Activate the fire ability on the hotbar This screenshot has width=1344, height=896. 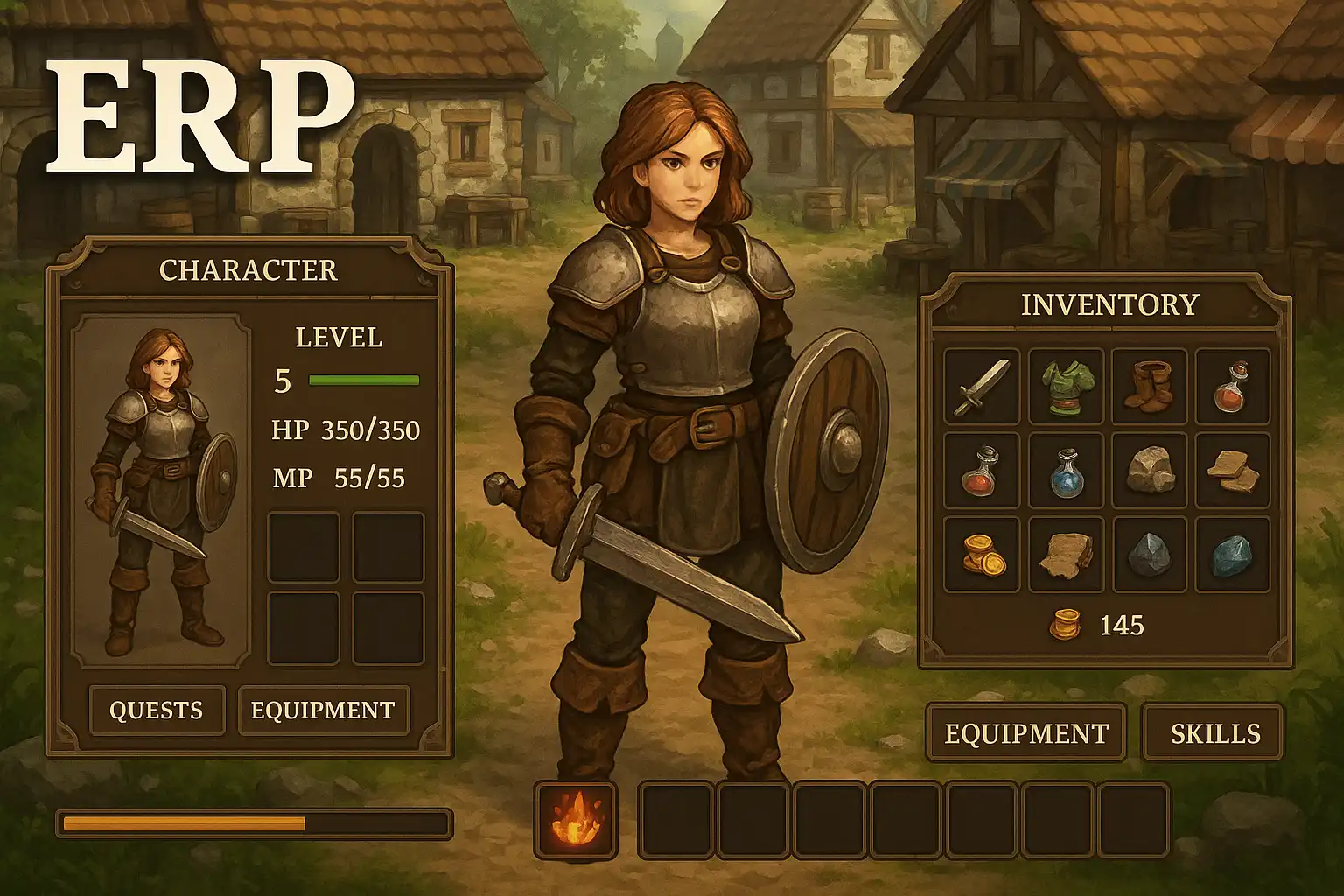point(576,822)
